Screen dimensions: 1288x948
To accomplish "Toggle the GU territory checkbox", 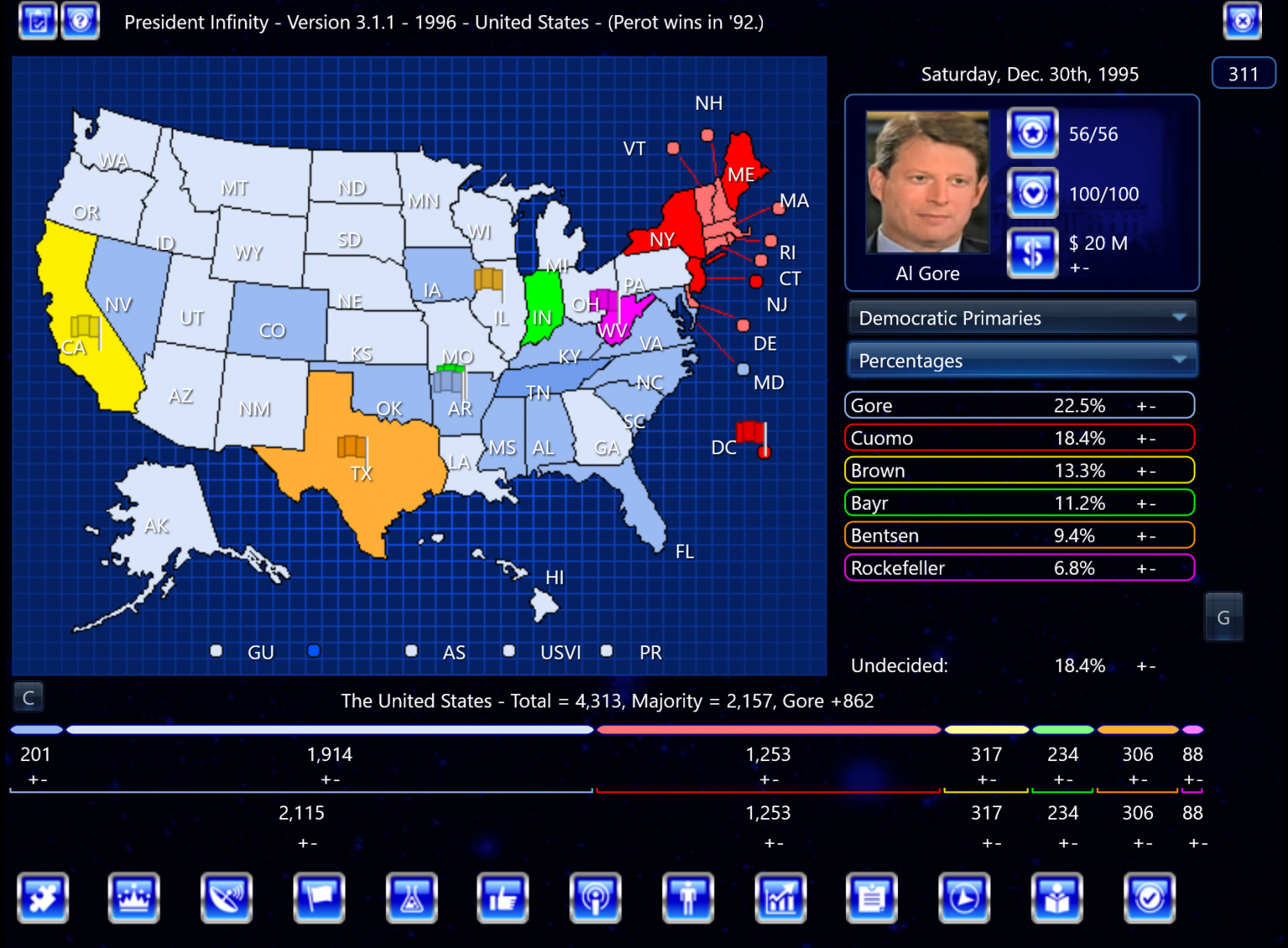I will (x=216, y=650).
